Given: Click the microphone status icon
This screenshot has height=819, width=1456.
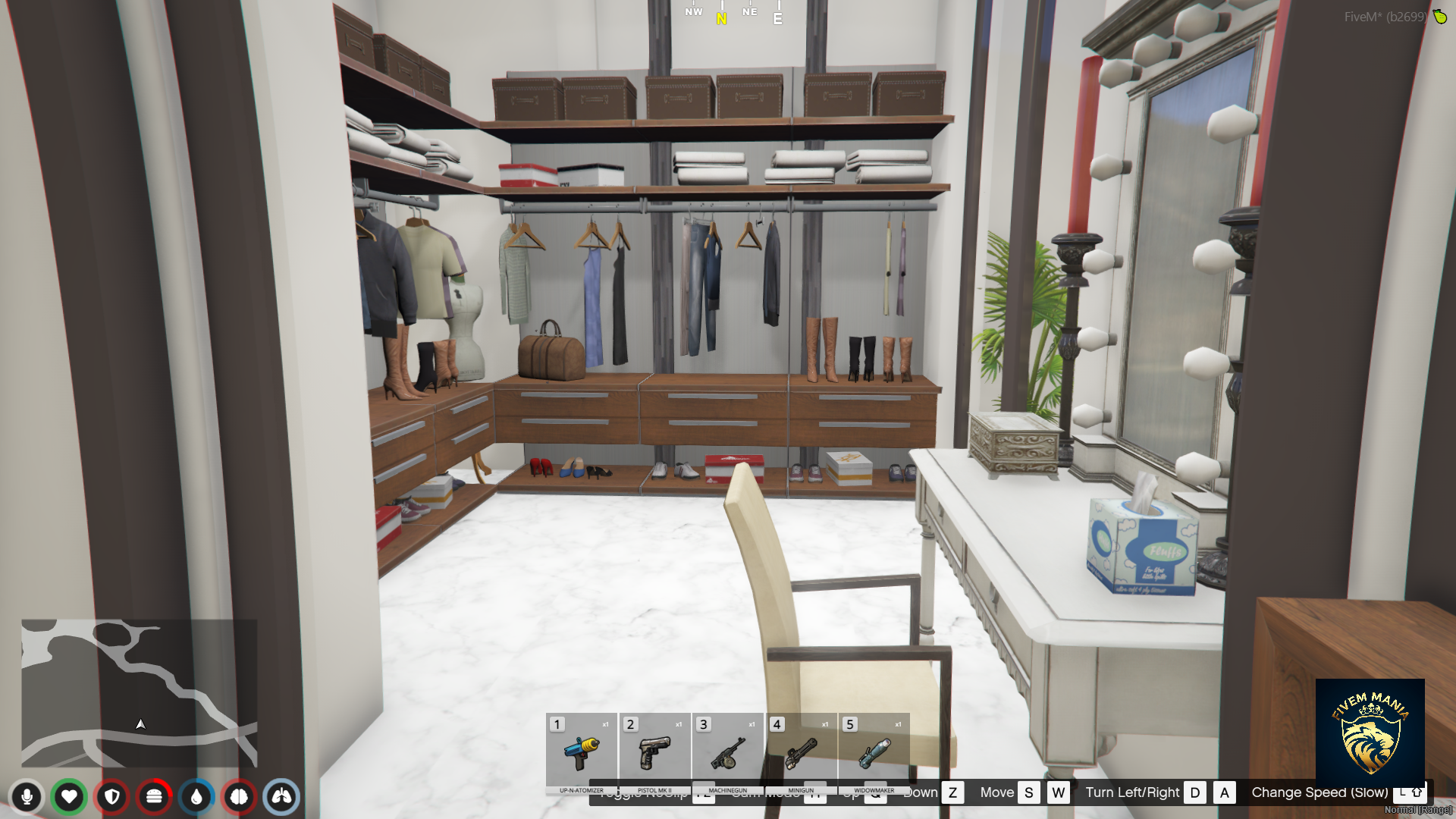Looking at the screenshot, I should (x=28, y=797).
